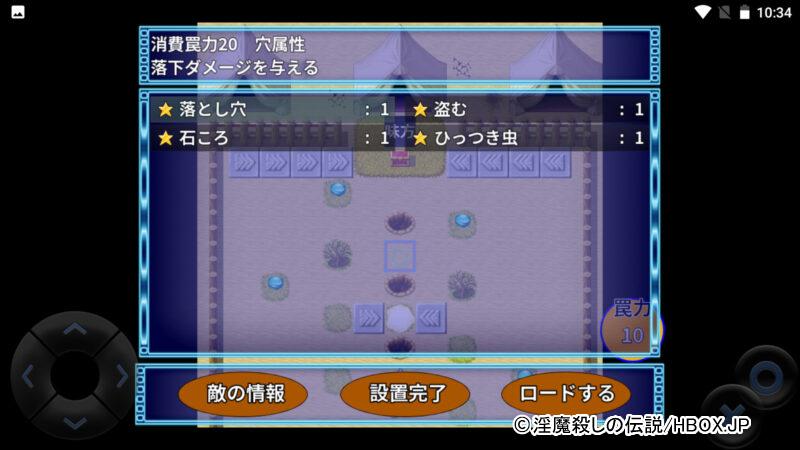Tap the round blue action button
Image resolution: width=800 pixels, height=450 pixels.
765,376
